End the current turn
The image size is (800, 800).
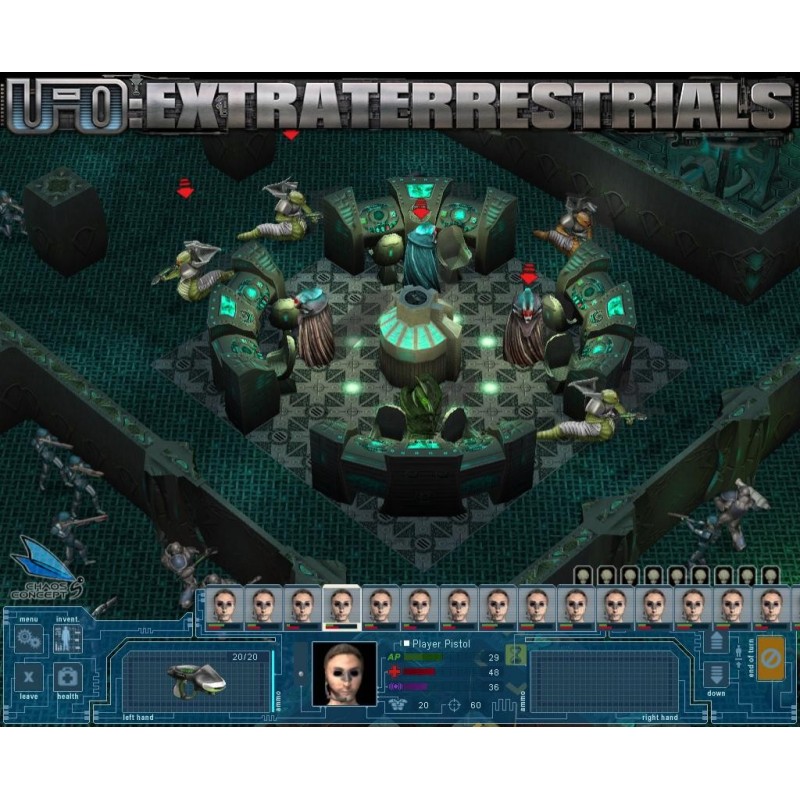point(770,660)
